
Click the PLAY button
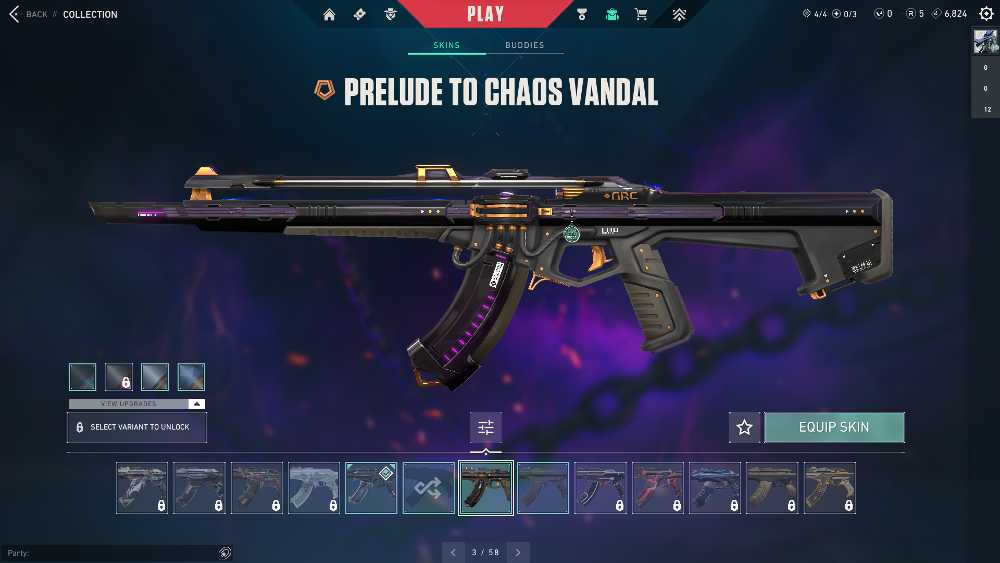pos(485,14)
